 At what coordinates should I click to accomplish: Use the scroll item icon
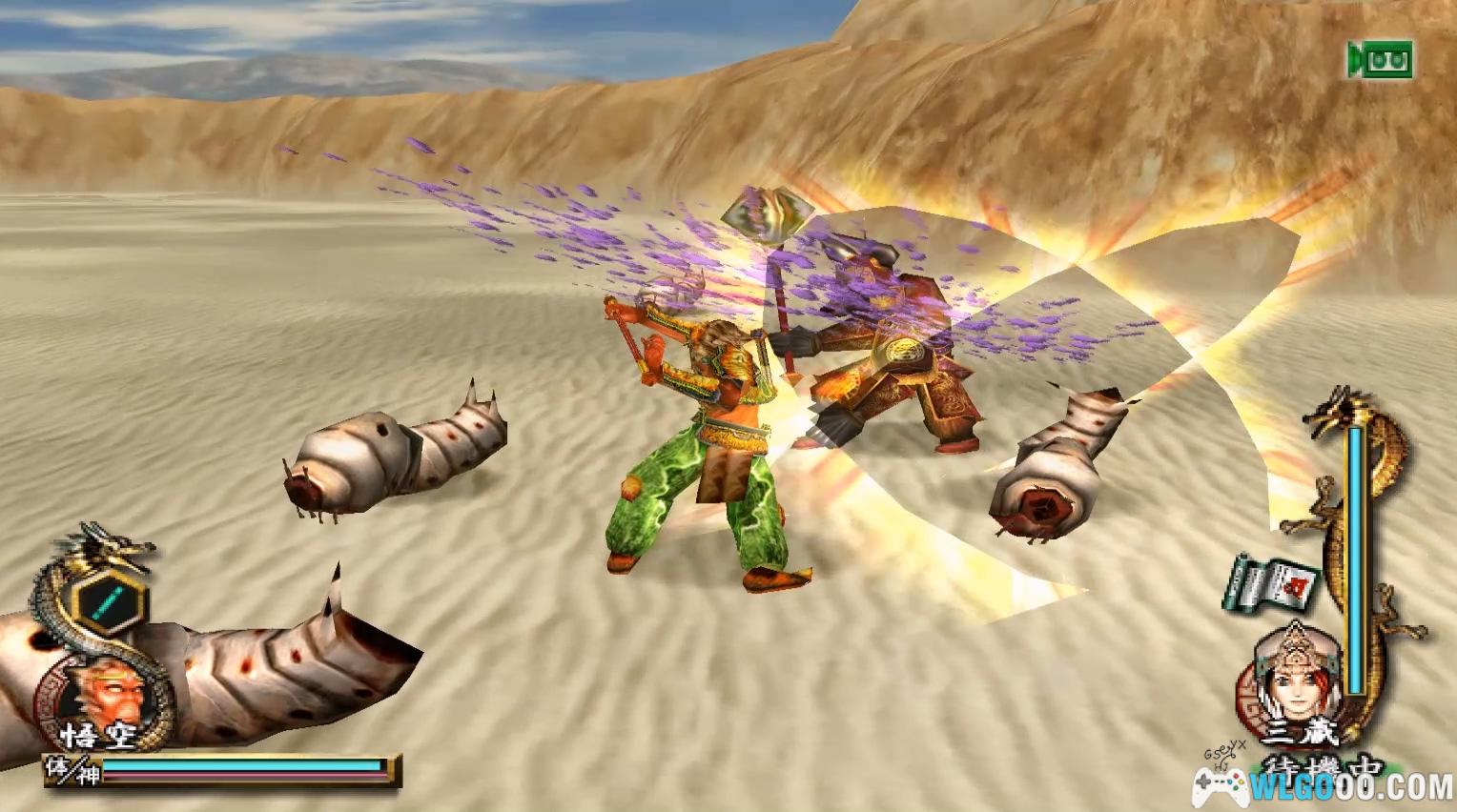pyautogui.click(x=1272, y=582)
